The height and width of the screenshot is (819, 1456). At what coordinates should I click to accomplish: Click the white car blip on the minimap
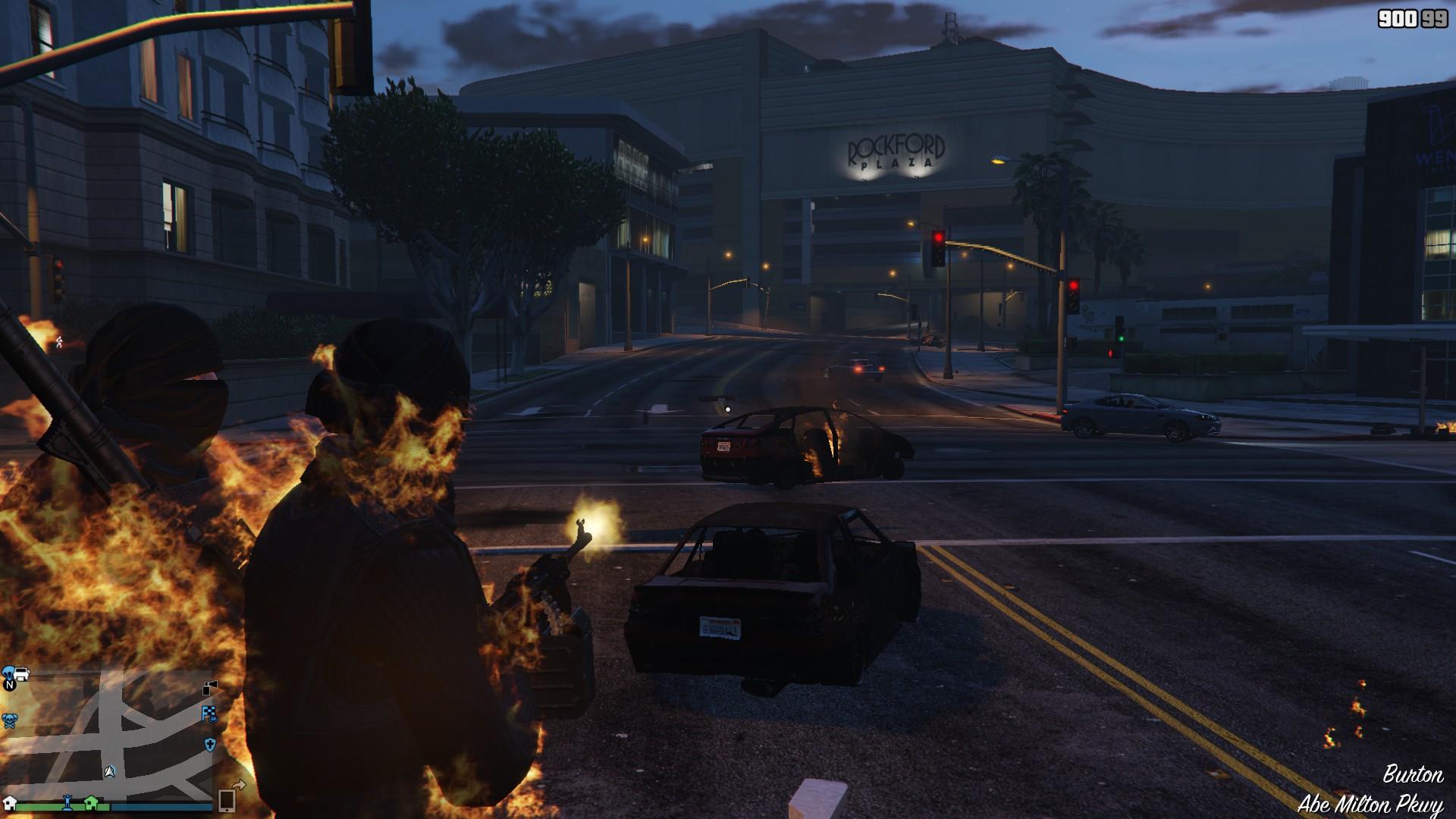click(x=22, y=673)
